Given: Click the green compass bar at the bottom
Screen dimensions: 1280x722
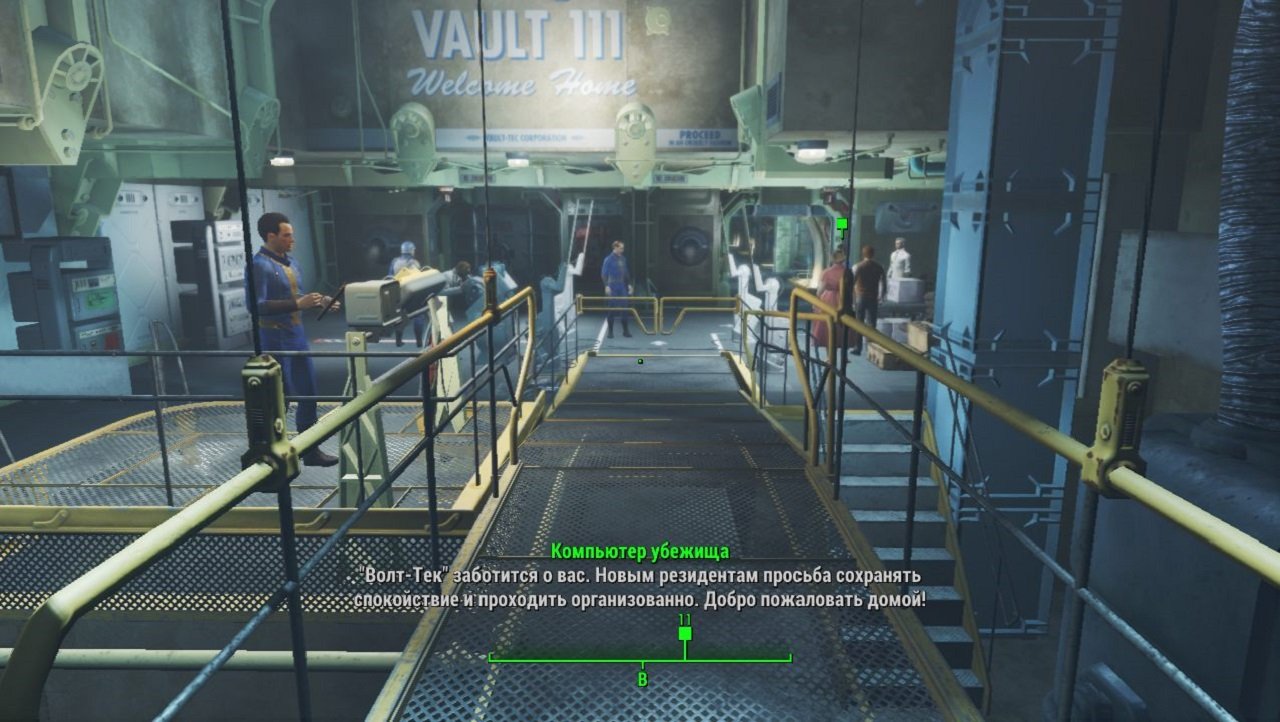Looking at the screenshot, I should click(x=640, y=660).
